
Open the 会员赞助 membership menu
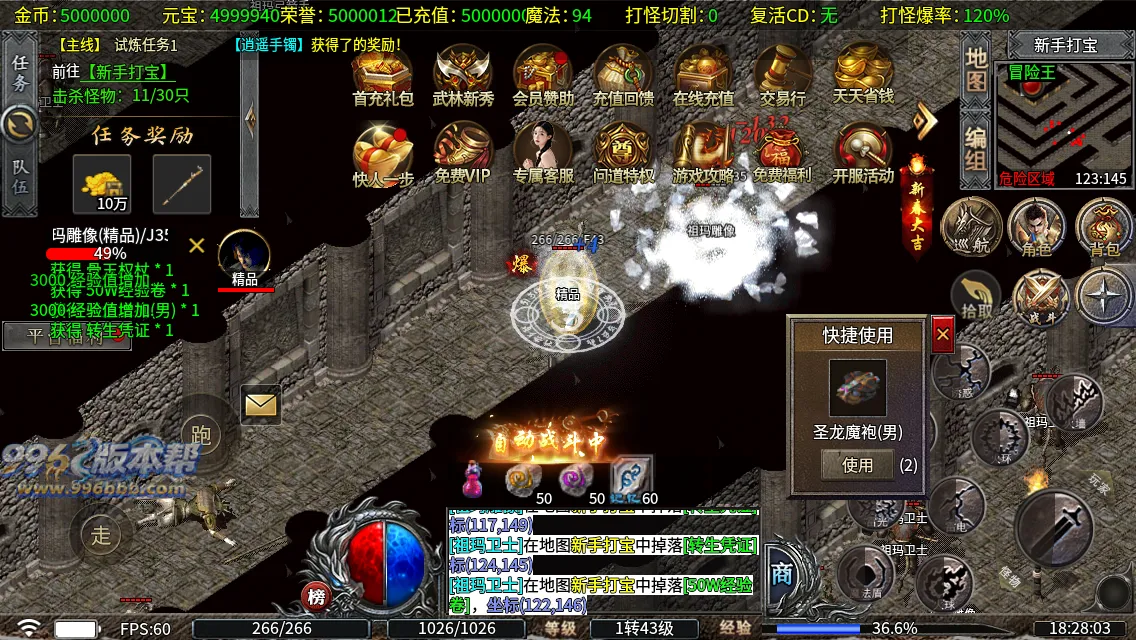tap(543, 75)
